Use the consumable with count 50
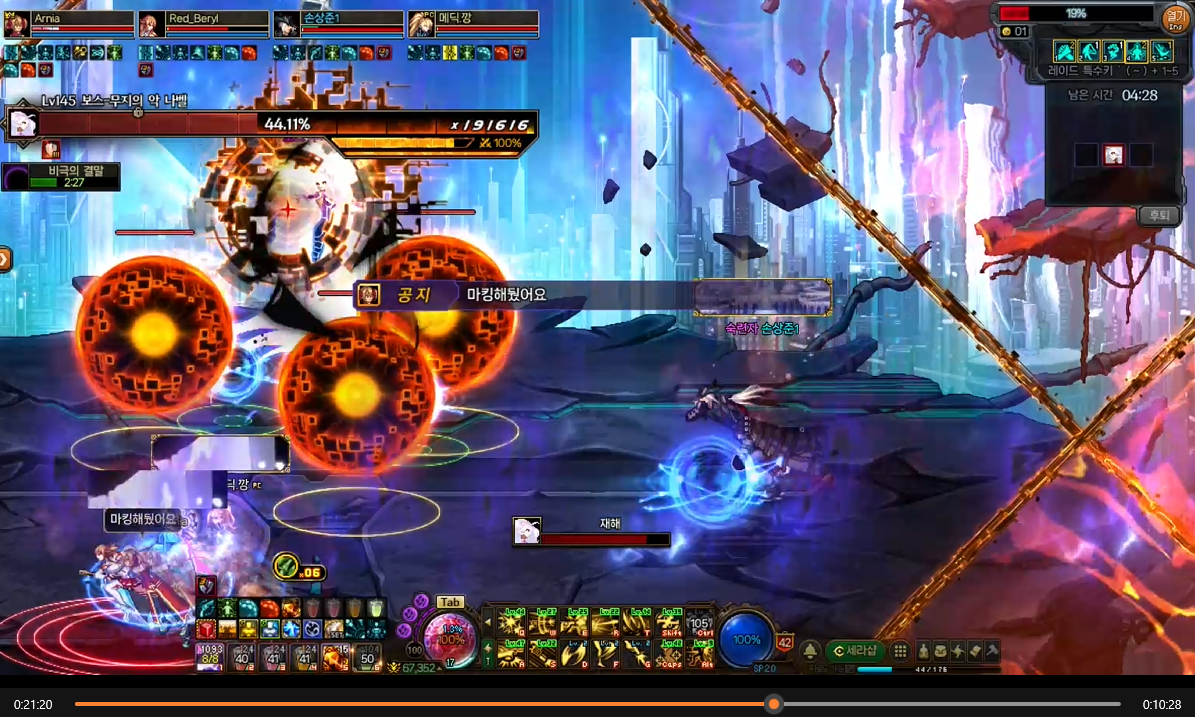 coord(367,656)
